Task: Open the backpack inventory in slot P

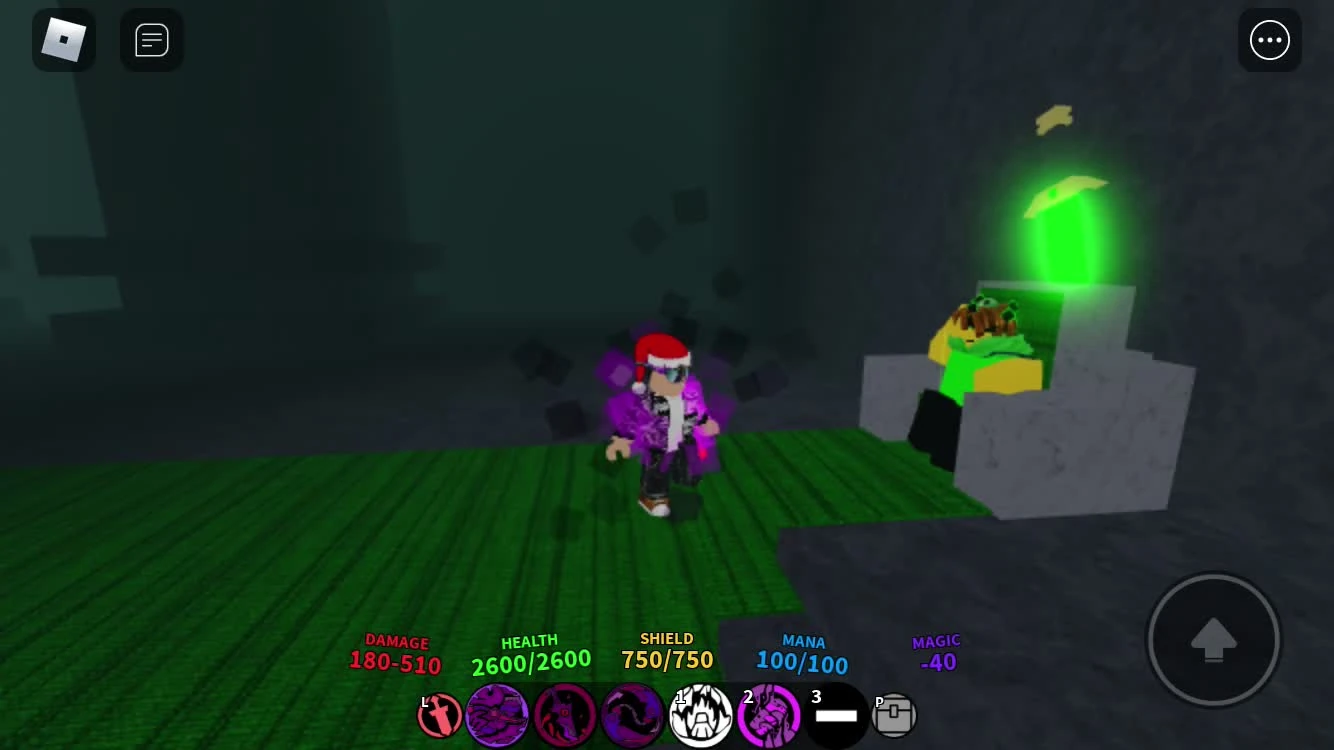Action: (x=894, y=715)
